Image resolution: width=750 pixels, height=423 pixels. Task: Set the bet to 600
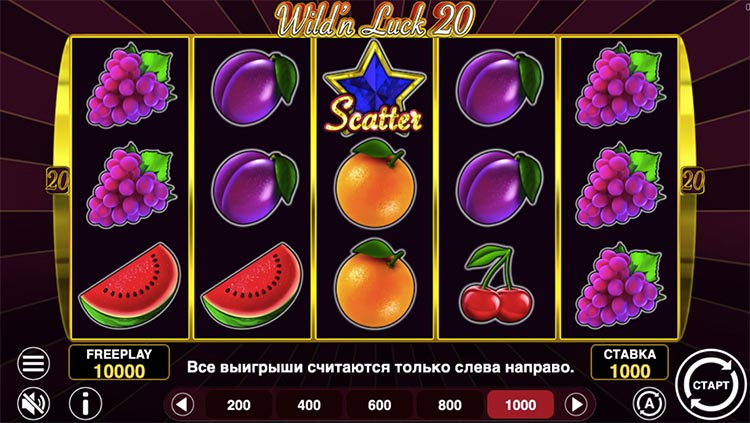point(379,405)
